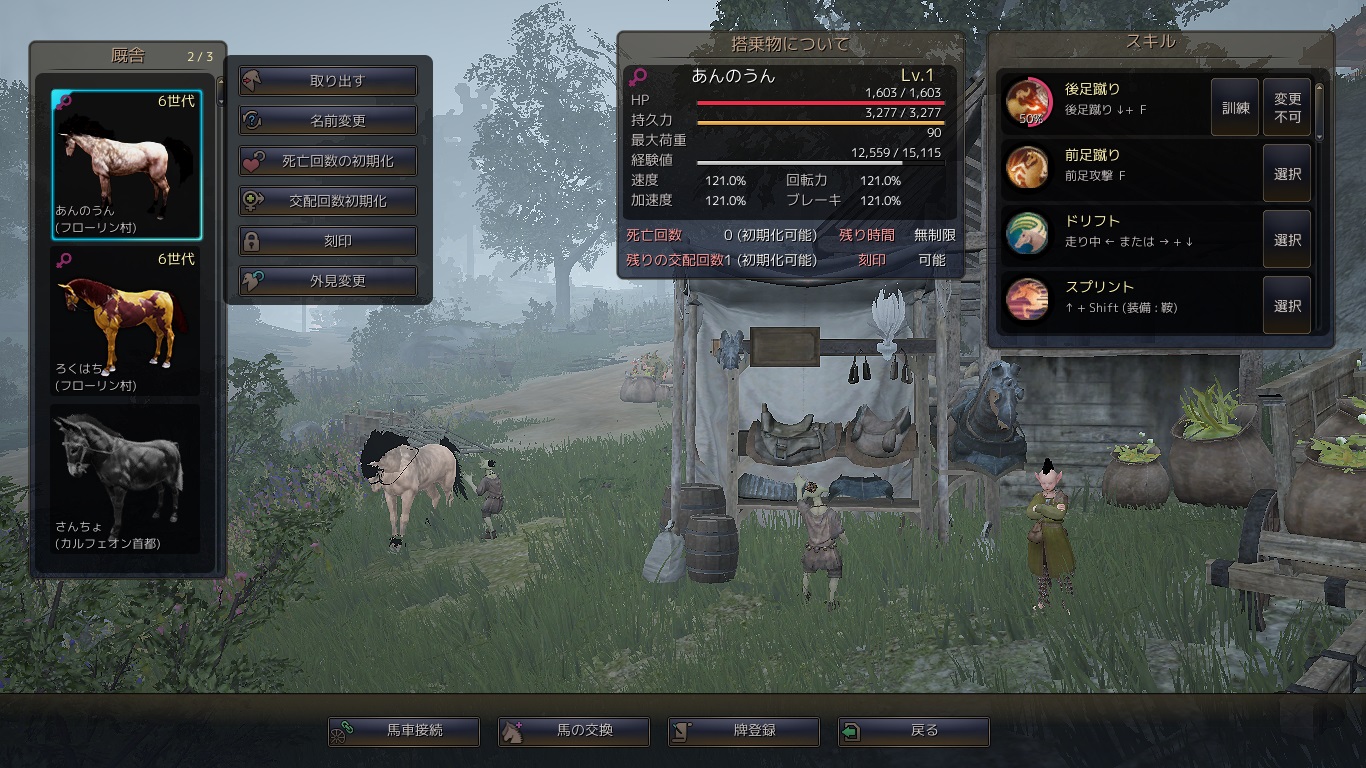
Task: Select the horse ろくはち in the stable
Action: [126, 321]
